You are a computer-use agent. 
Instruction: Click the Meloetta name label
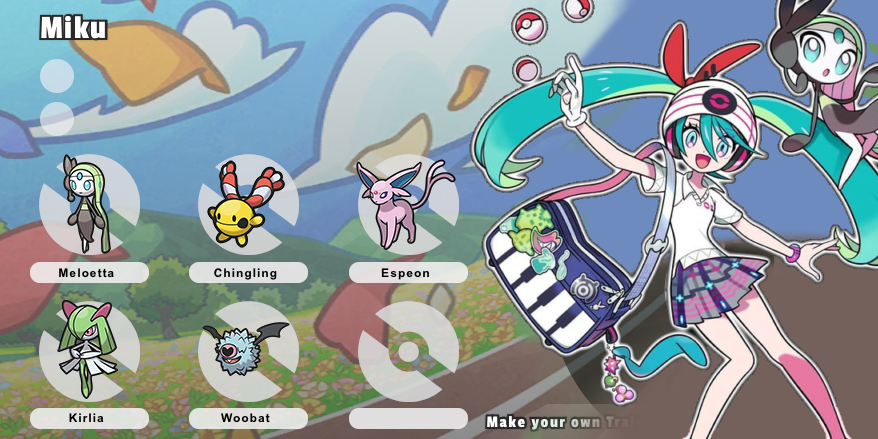(x=89, y=273)
